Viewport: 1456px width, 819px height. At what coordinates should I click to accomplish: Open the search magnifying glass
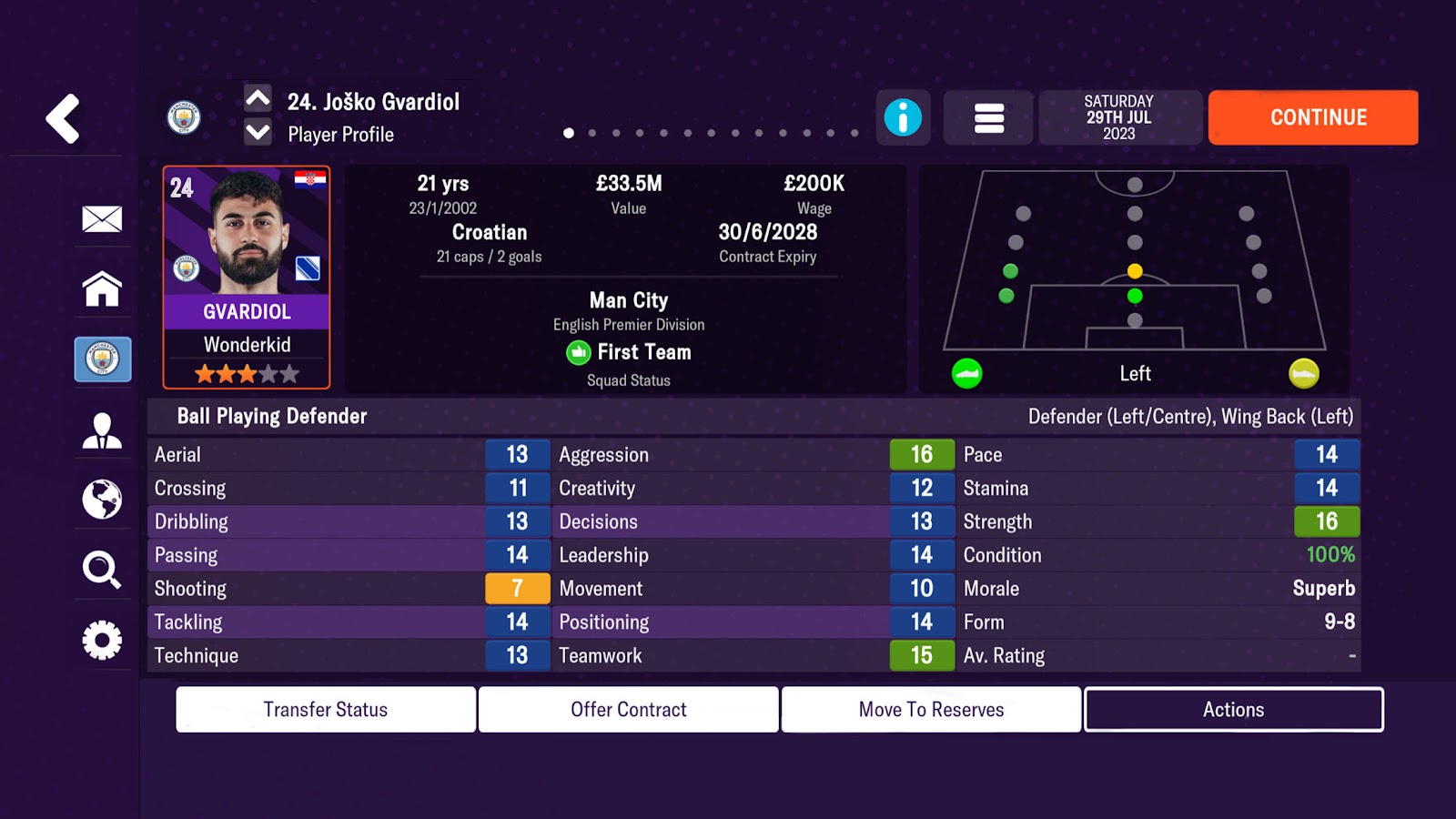pos(102,570)
